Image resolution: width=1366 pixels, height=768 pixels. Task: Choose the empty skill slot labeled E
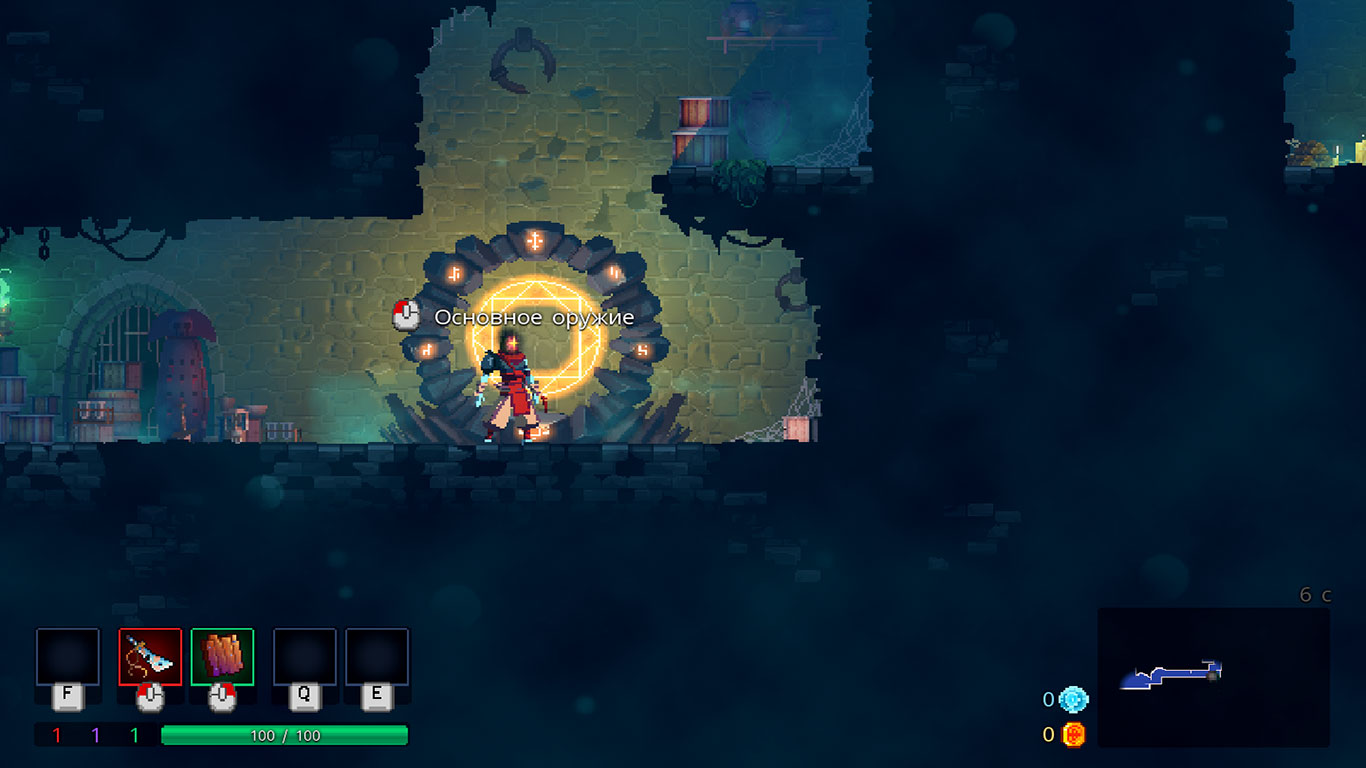(377, 657)
